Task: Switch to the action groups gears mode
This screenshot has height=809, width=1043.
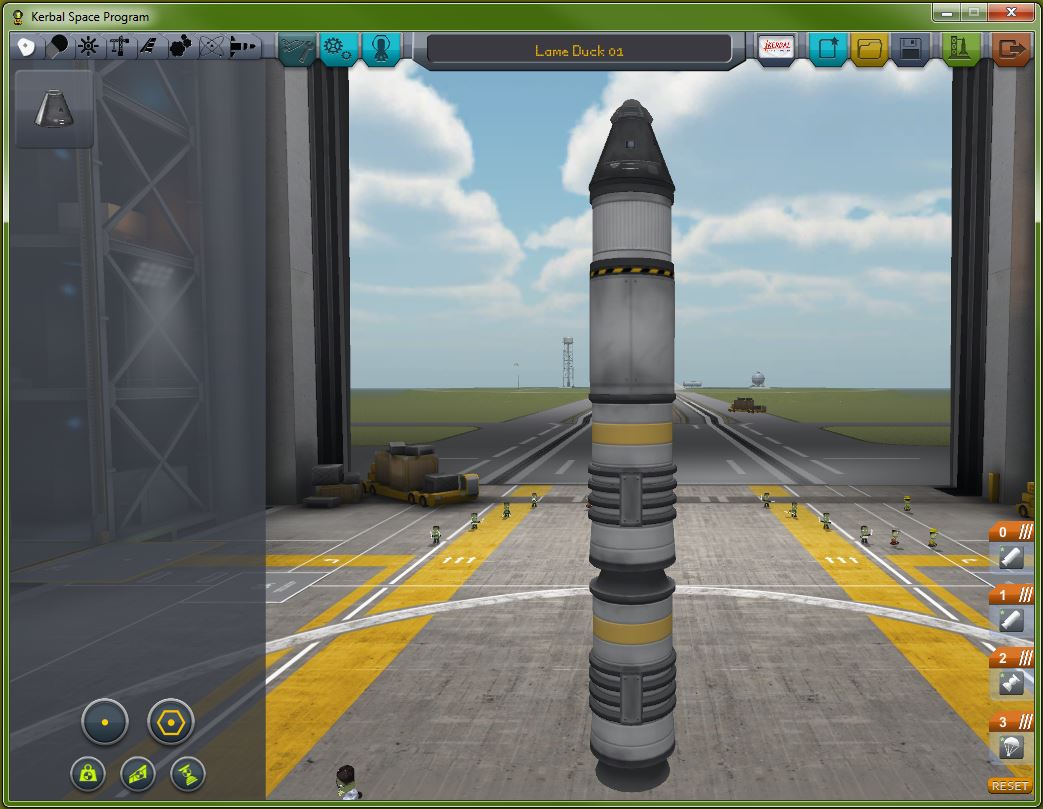Action: pos(339,47)
